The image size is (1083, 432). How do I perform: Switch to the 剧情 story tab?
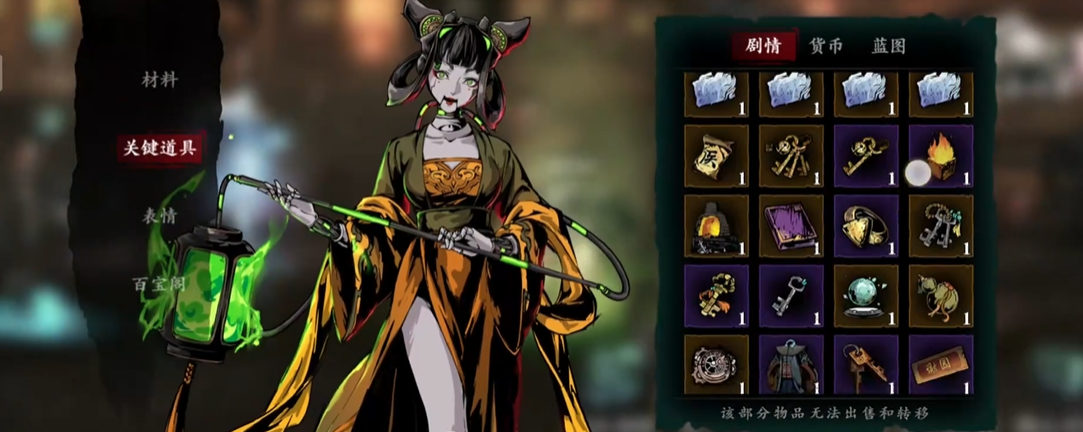[x=763, y=46]
